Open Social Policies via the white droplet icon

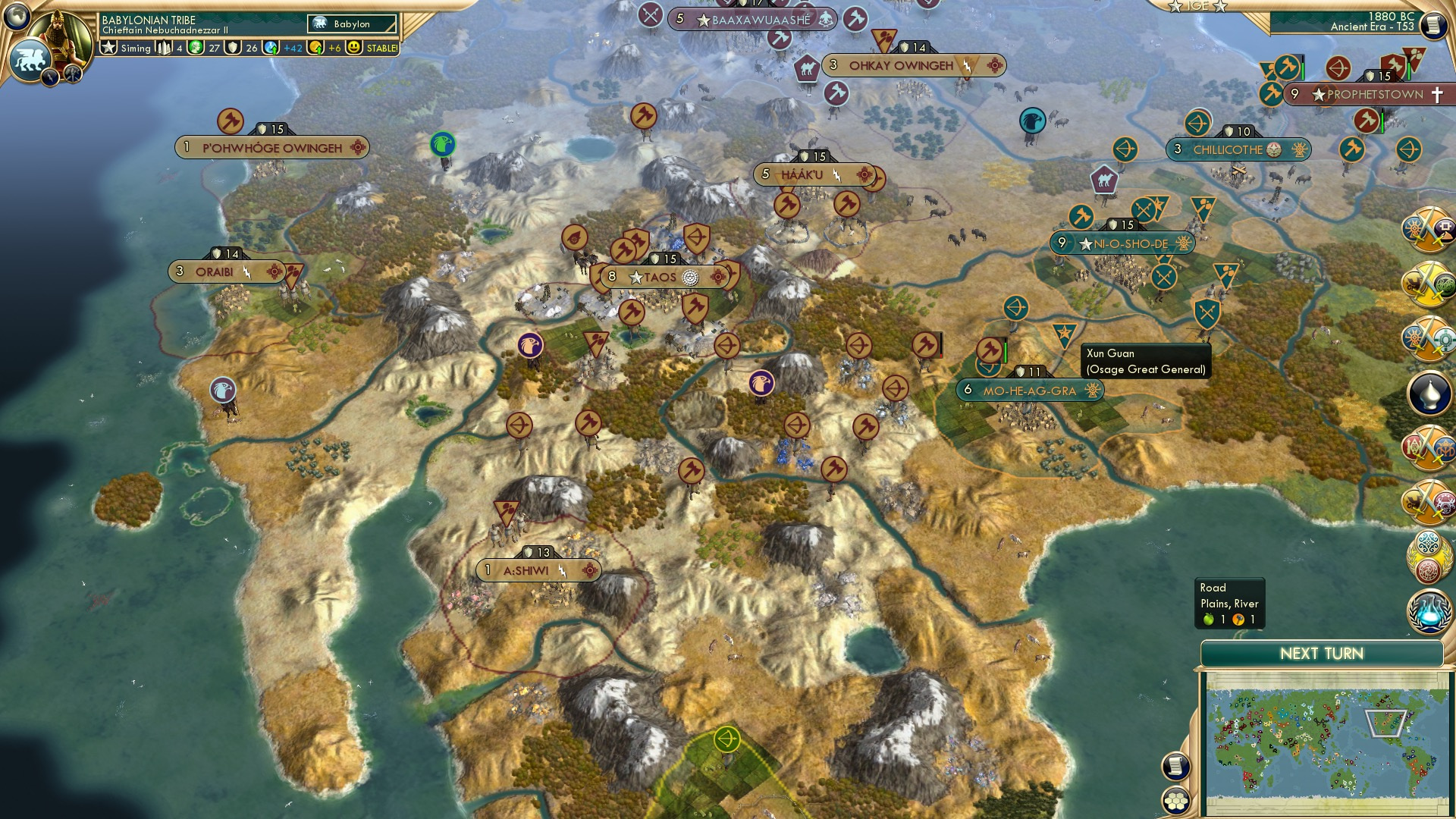pyautogui.click(x=1429, y=393)
